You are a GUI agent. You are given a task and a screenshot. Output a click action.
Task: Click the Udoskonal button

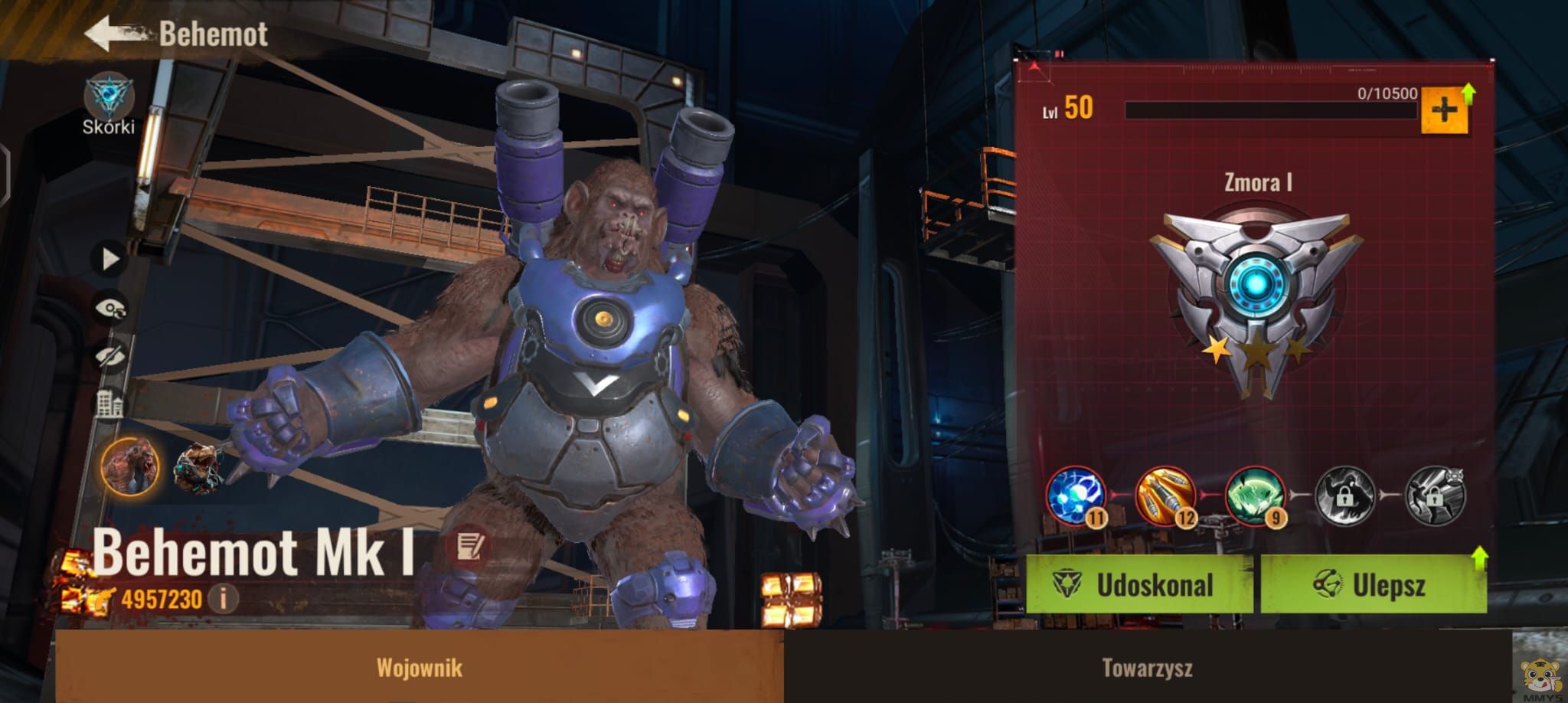(x=1139, y=585)
